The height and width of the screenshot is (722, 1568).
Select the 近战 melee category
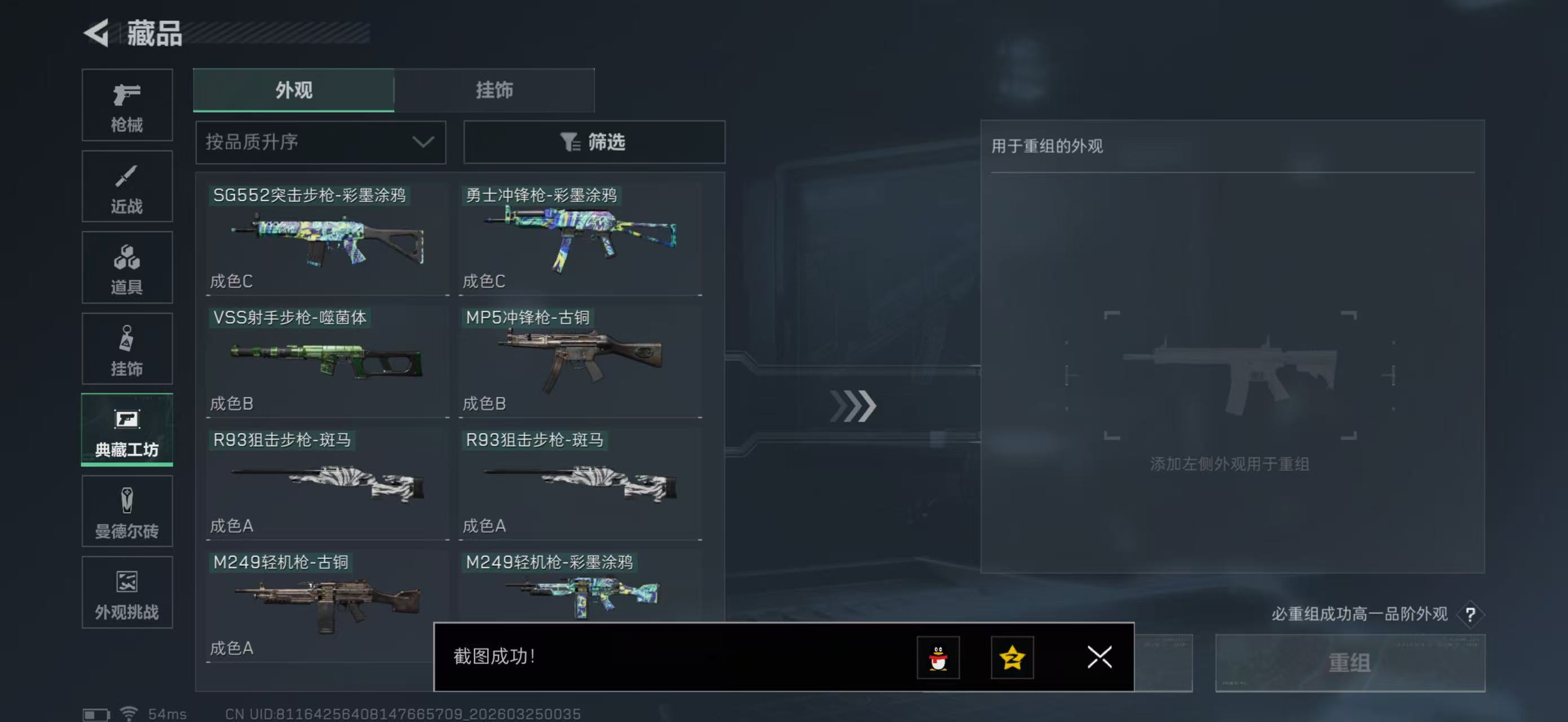[127, 186]
